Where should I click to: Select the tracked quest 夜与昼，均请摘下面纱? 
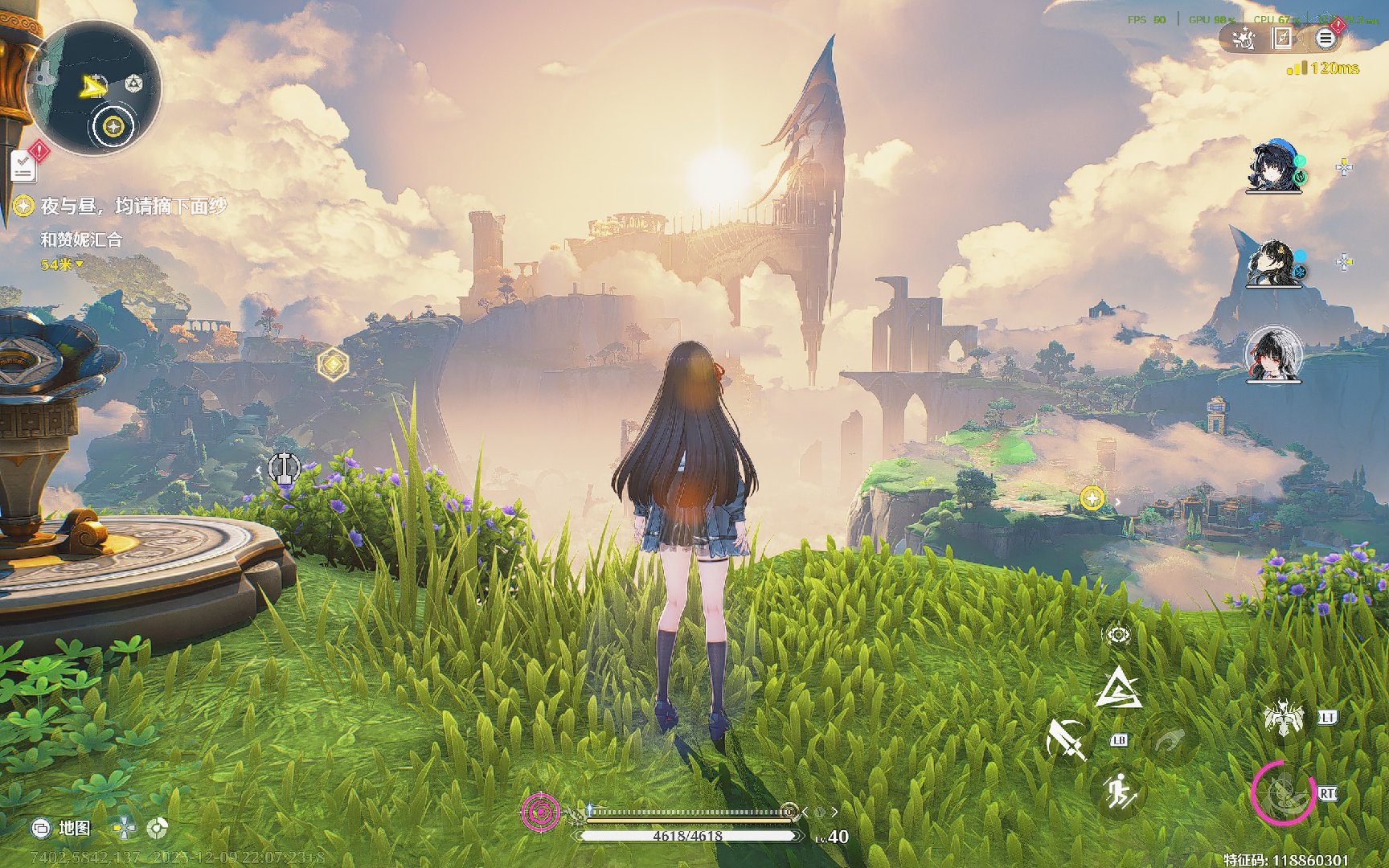133,207
